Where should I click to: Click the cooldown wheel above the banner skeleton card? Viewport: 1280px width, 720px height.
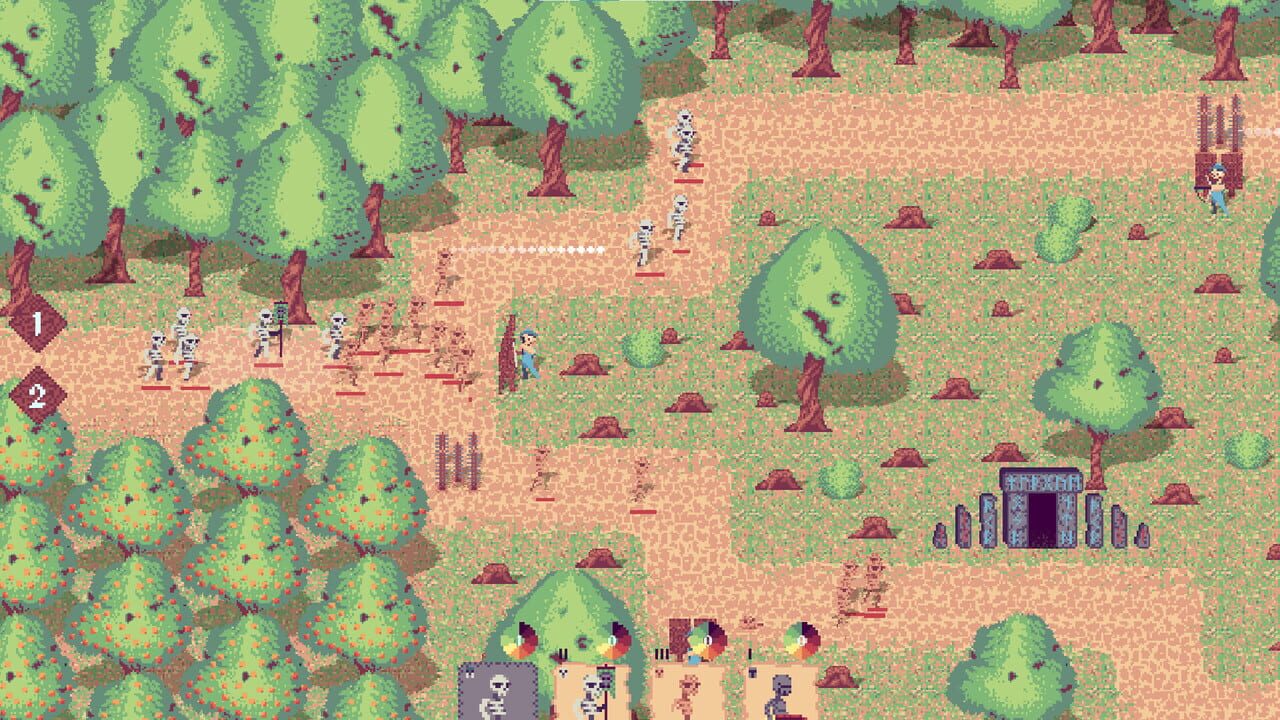point(612,638)
